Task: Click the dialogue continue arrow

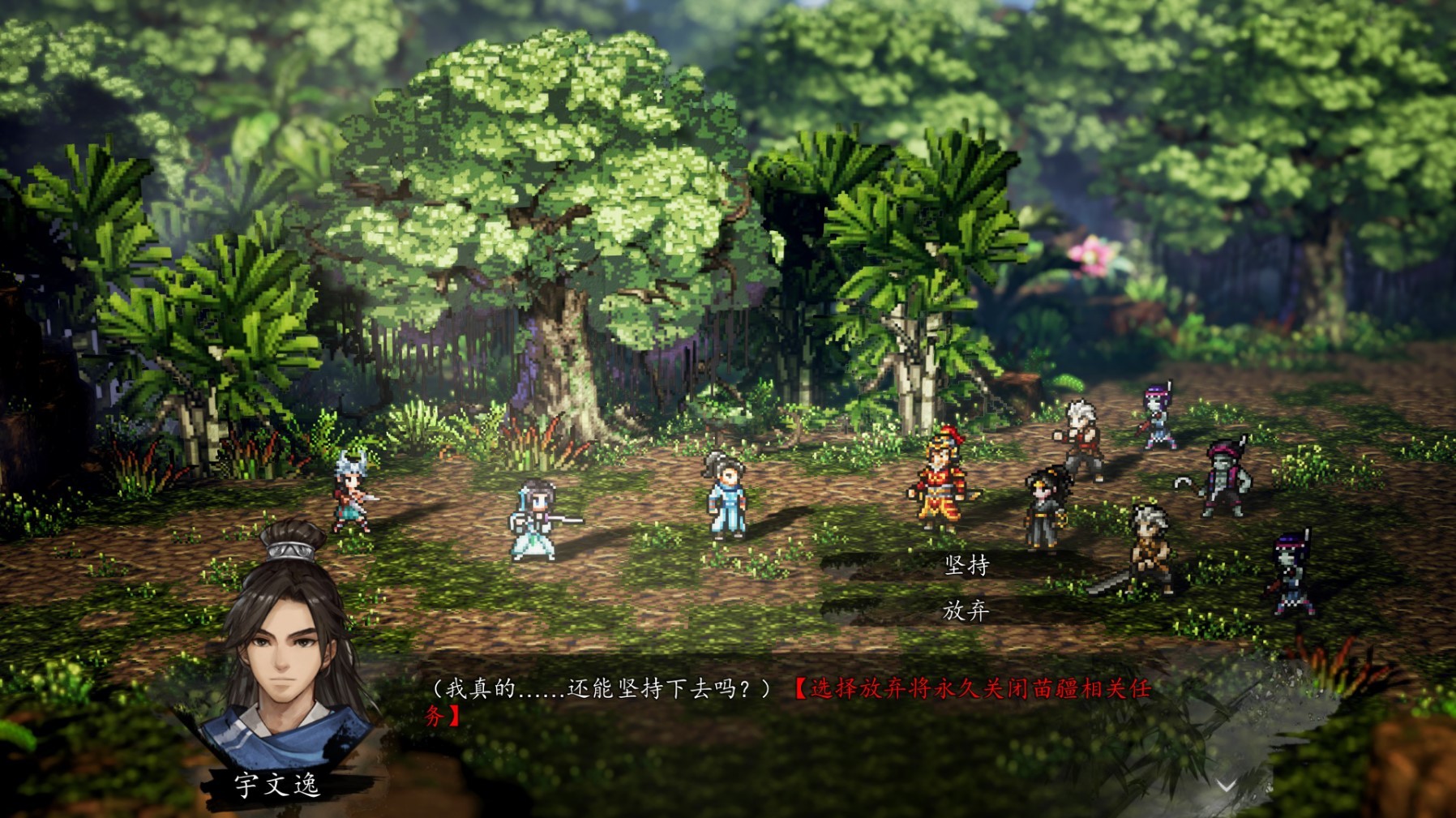Action: click(x=1226, y=785)
